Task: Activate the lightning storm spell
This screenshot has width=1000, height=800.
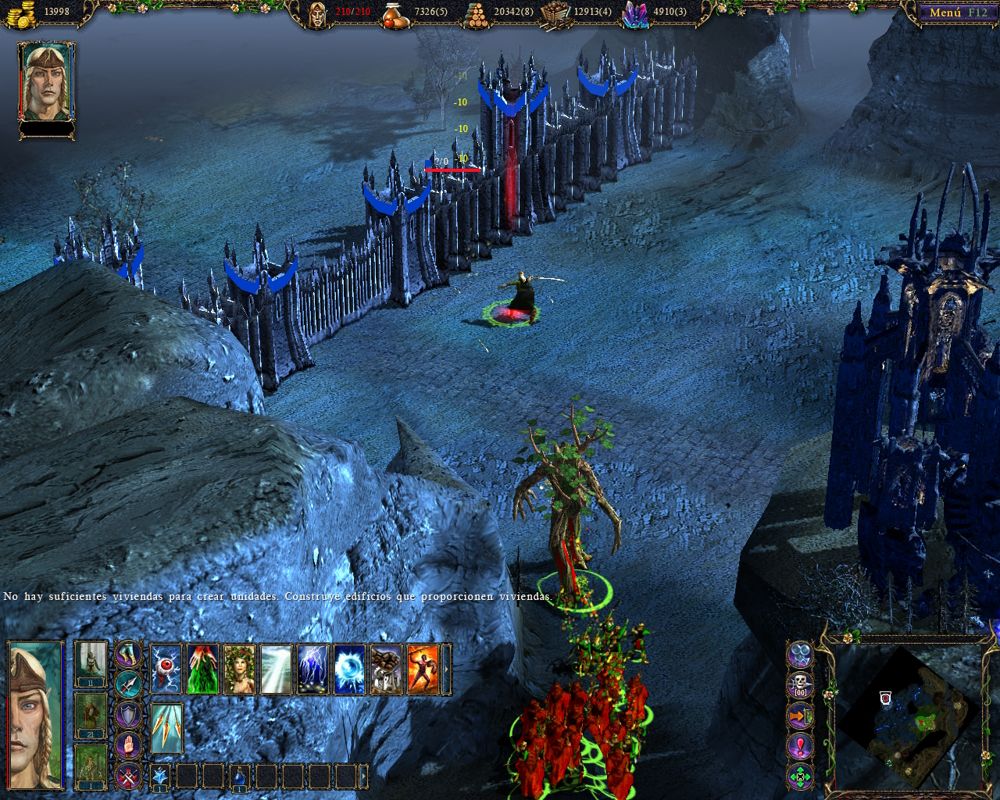Action: click(x=313, y=669)
